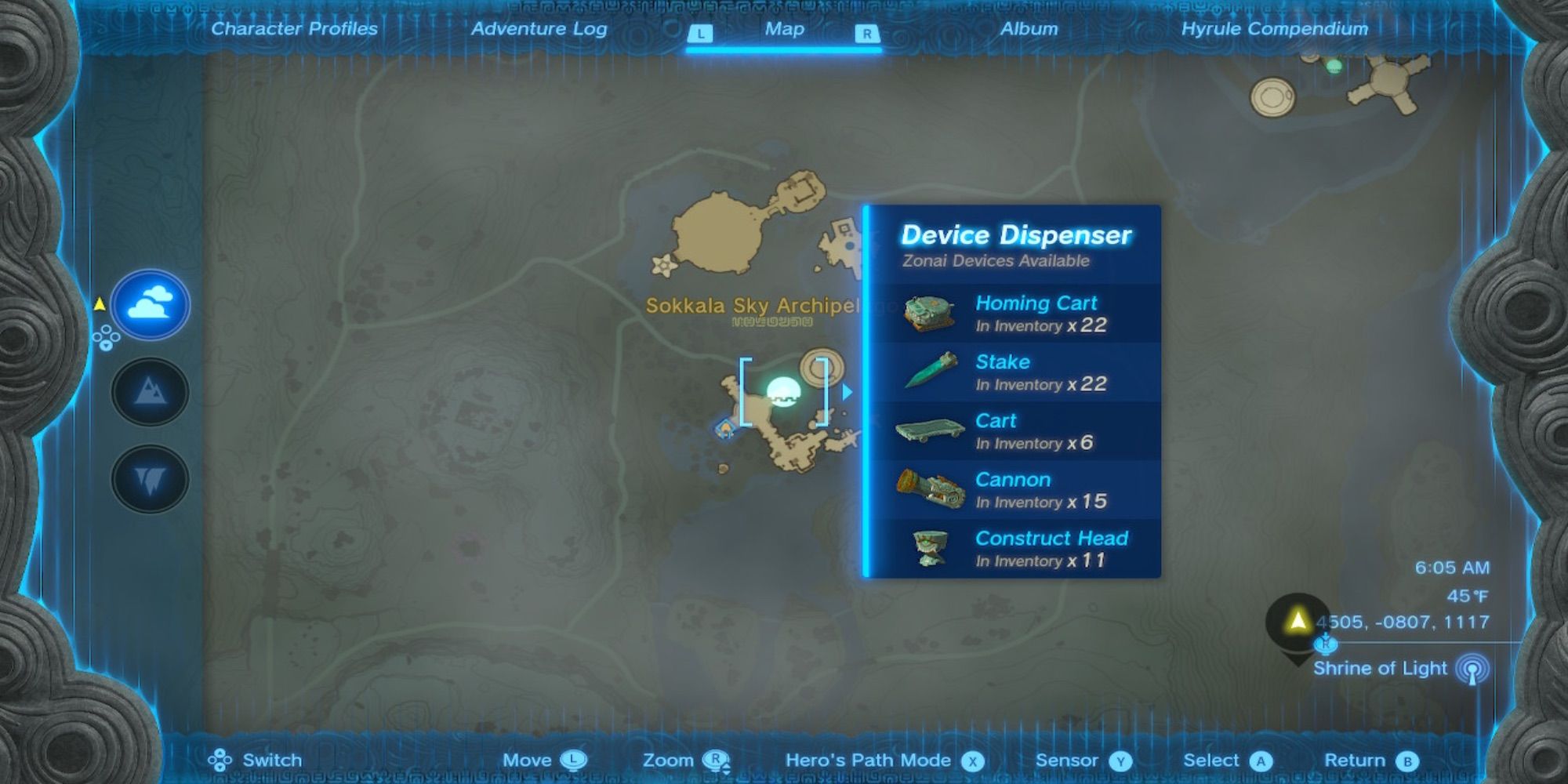Toggle the Switch layer control
This screenshot has height=784, width=1568.
(221, 760)
